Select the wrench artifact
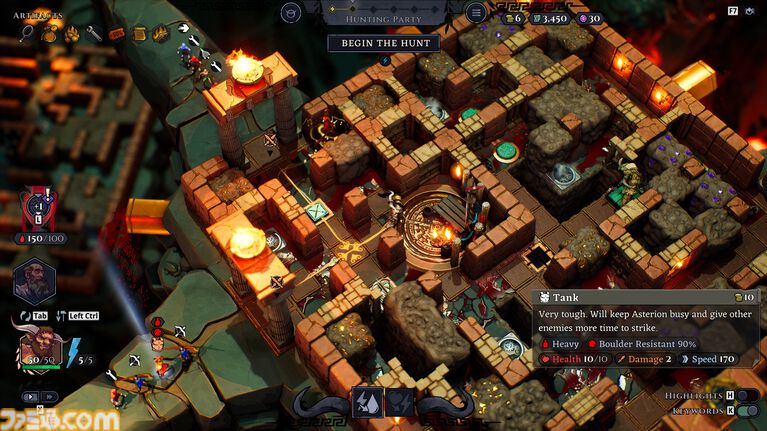This screenshot has height=431, width=767. coord(94,34)
